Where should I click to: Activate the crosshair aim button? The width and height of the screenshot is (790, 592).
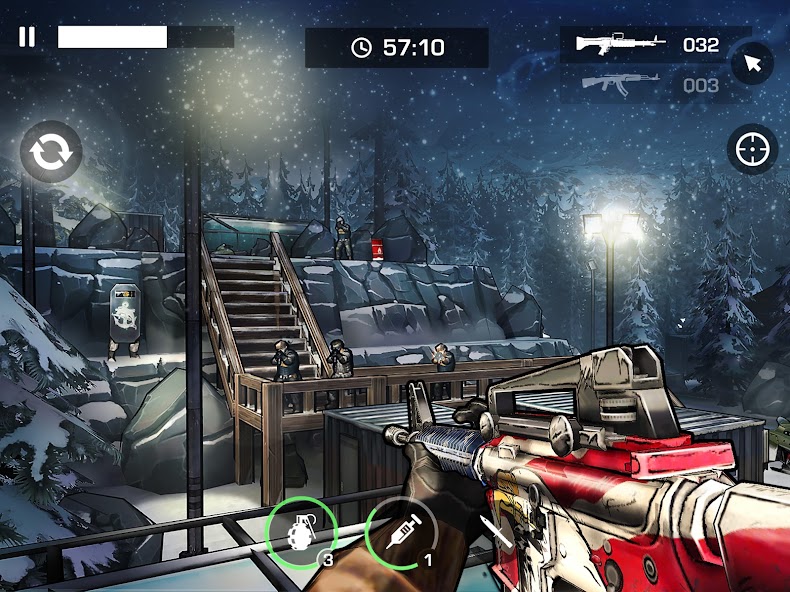pyautogui.click(x=752, y=150)
